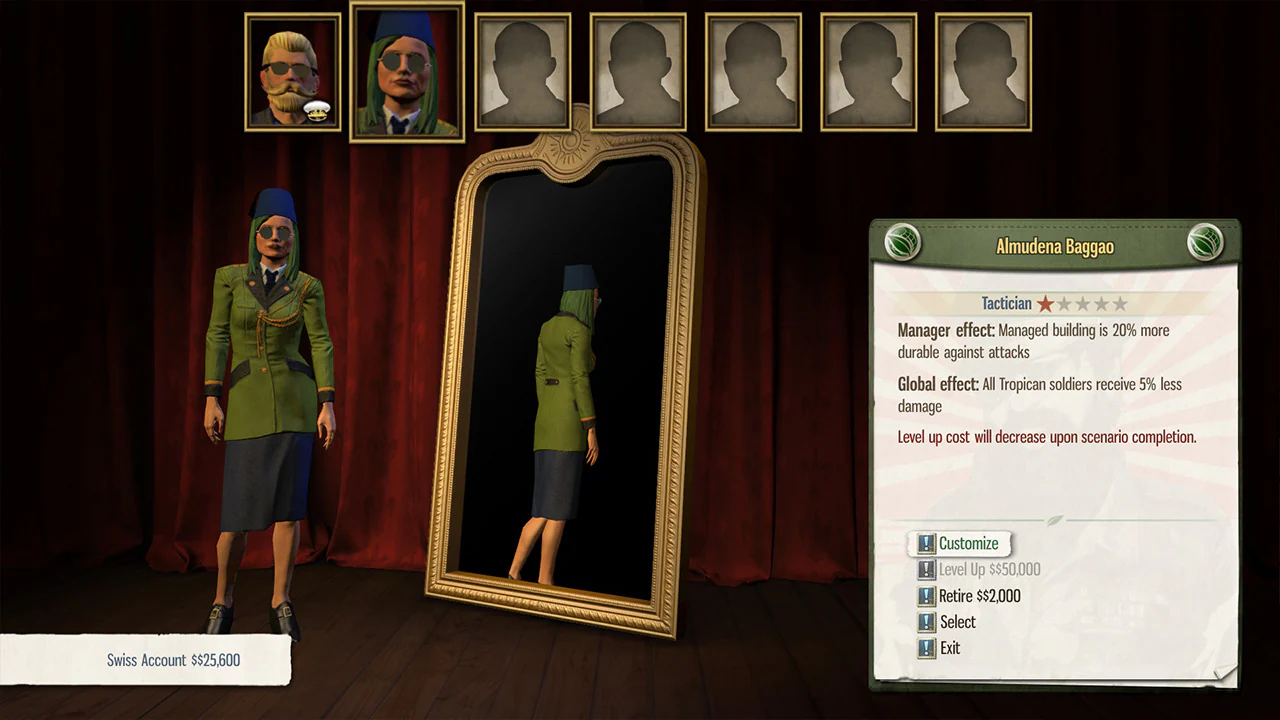The width and height of the screenshot is (1280, 720).
Task: Click the exclamation icon beside Customize
Action: pos(927,543)
